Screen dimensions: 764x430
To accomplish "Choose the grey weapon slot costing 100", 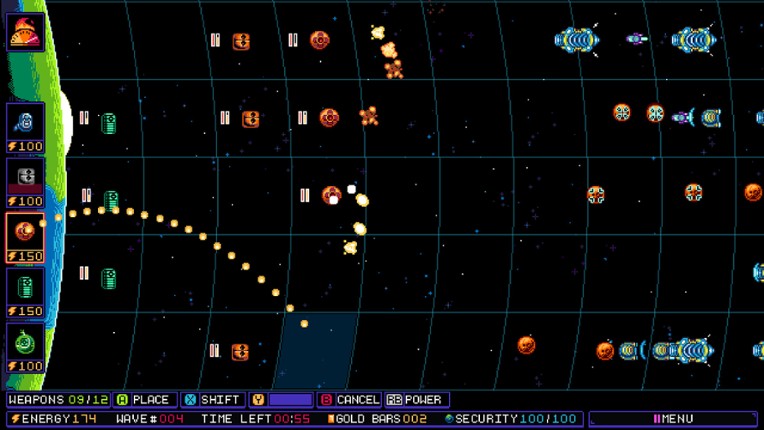I will [x=25, y=182].
